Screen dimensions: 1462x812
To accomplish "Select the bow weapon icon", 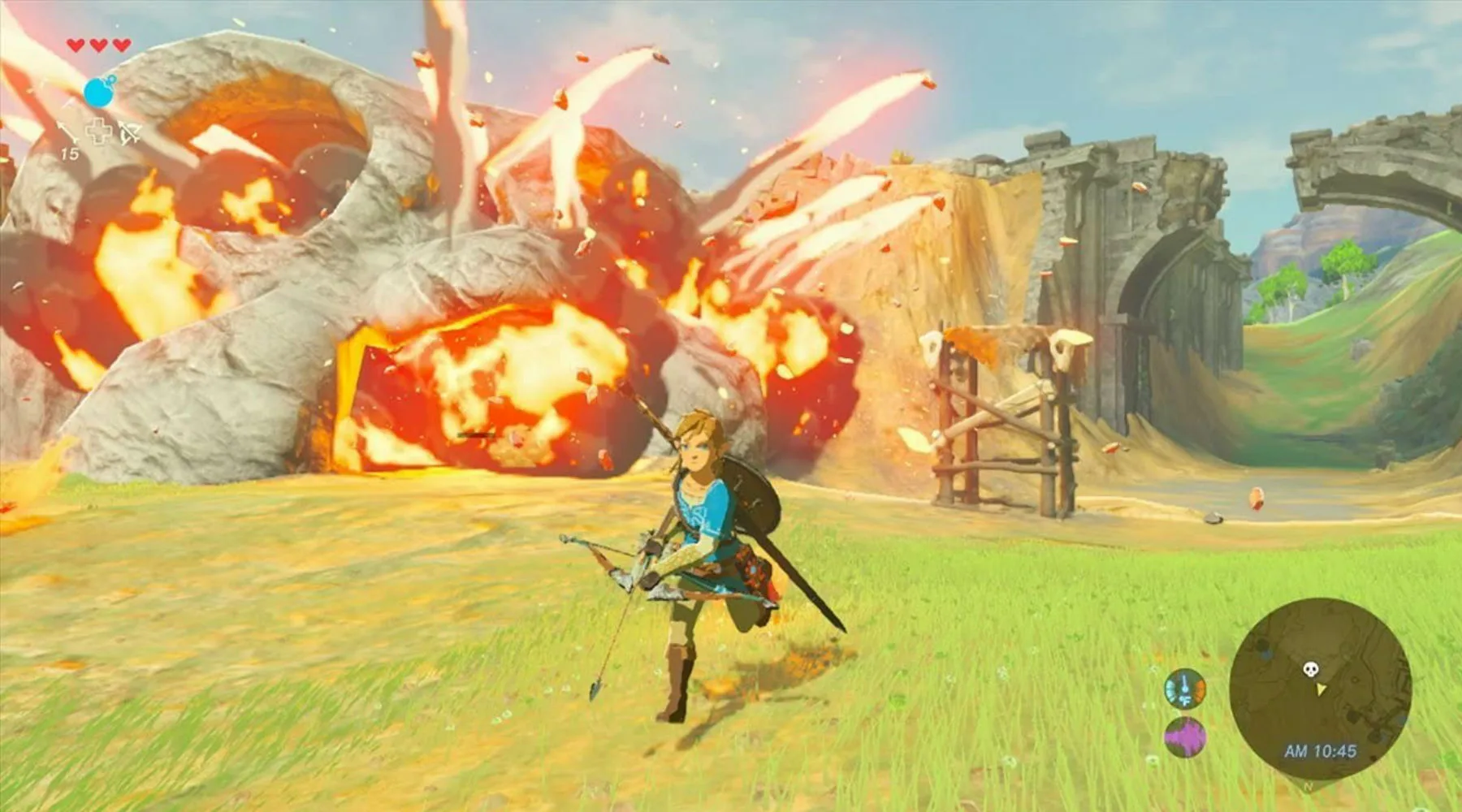I will pyautogui.click(x=129, y=132).
